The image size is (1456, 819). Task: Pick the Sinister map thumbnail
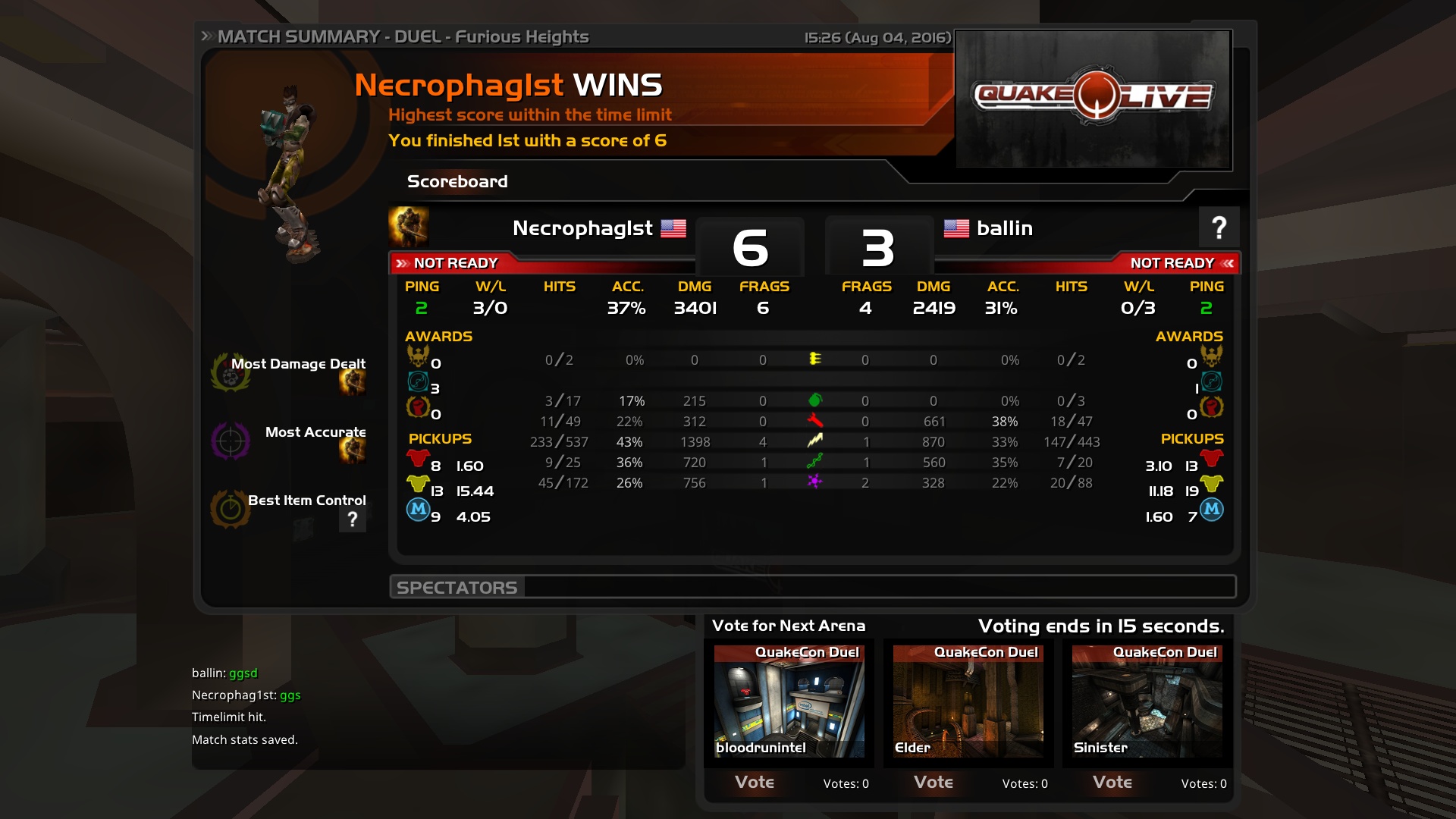click(1147, 701)
